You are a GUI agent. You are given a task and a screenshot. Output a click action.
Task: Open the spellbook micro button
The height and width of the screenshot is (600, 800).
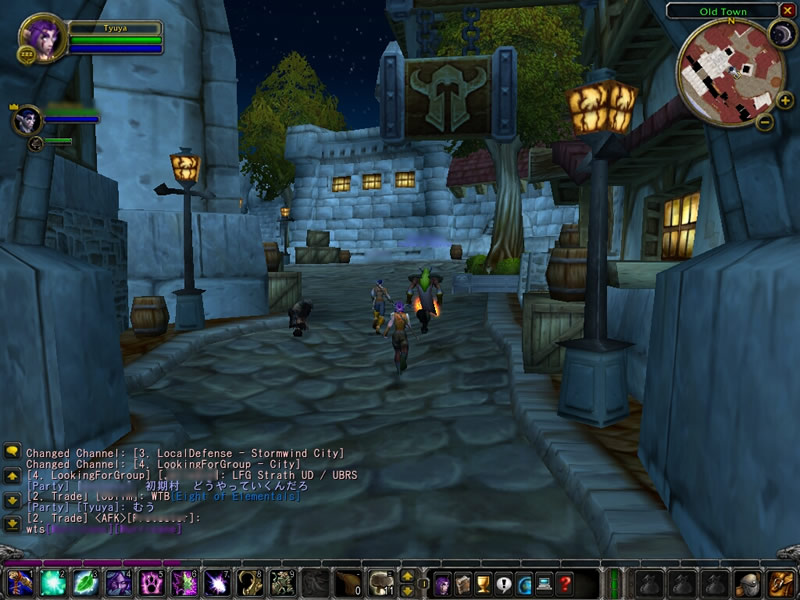[x=462, y=583]
